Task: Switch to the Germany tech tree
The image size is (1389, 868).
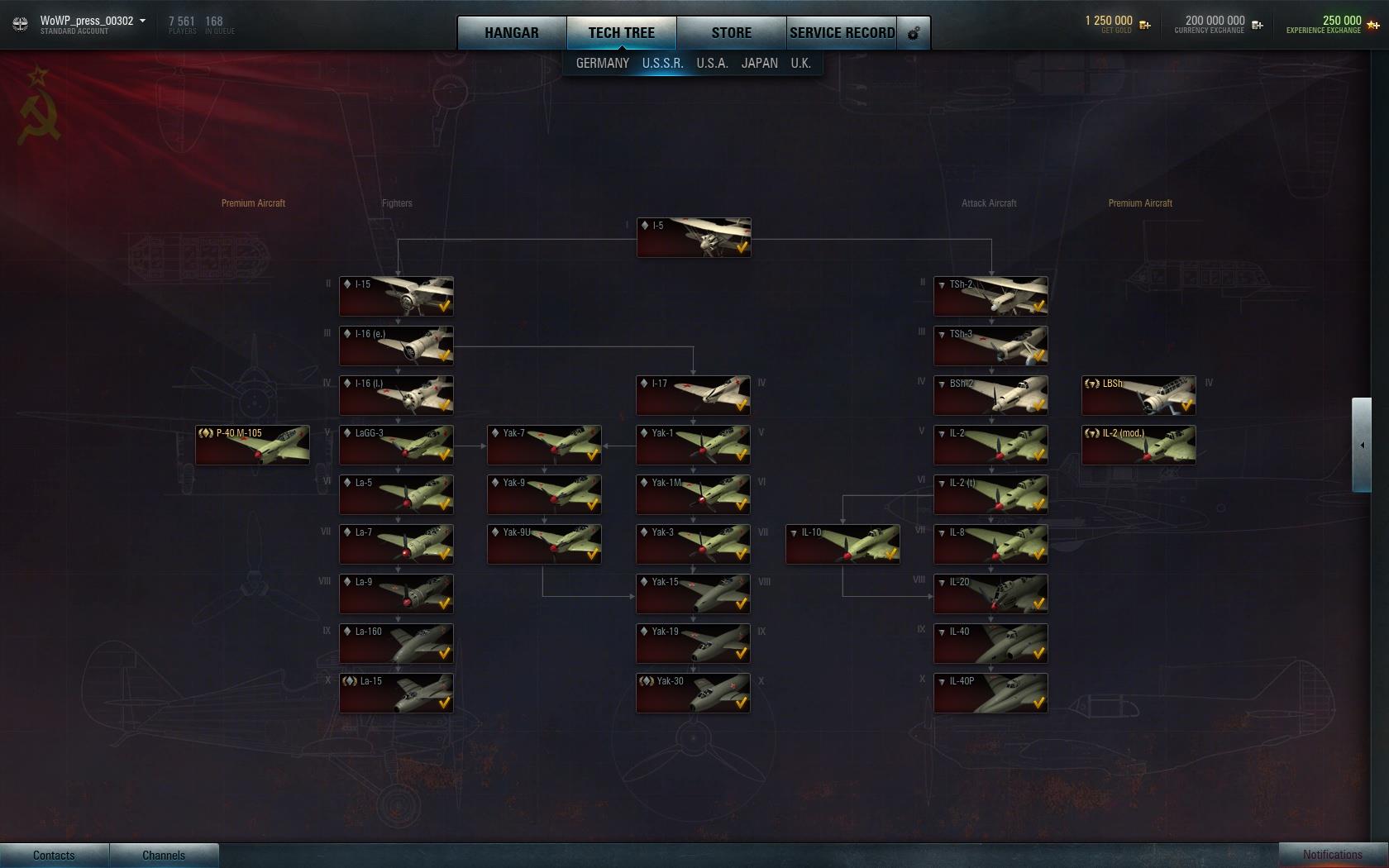Action: (602, 64)
